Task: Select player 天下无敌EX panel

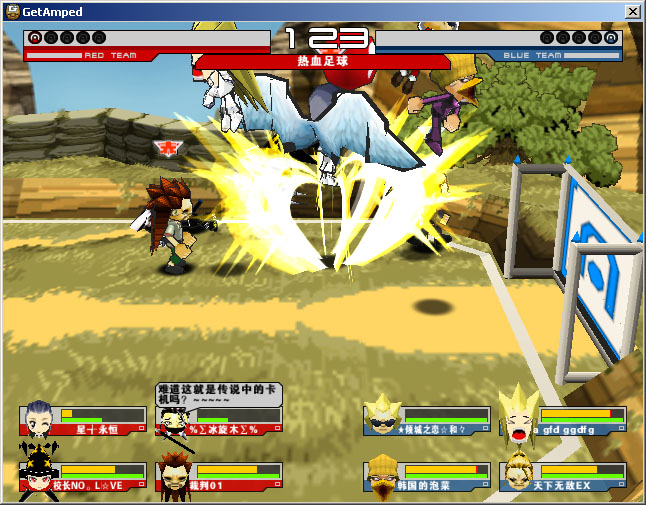Action: tap(564, 477)
